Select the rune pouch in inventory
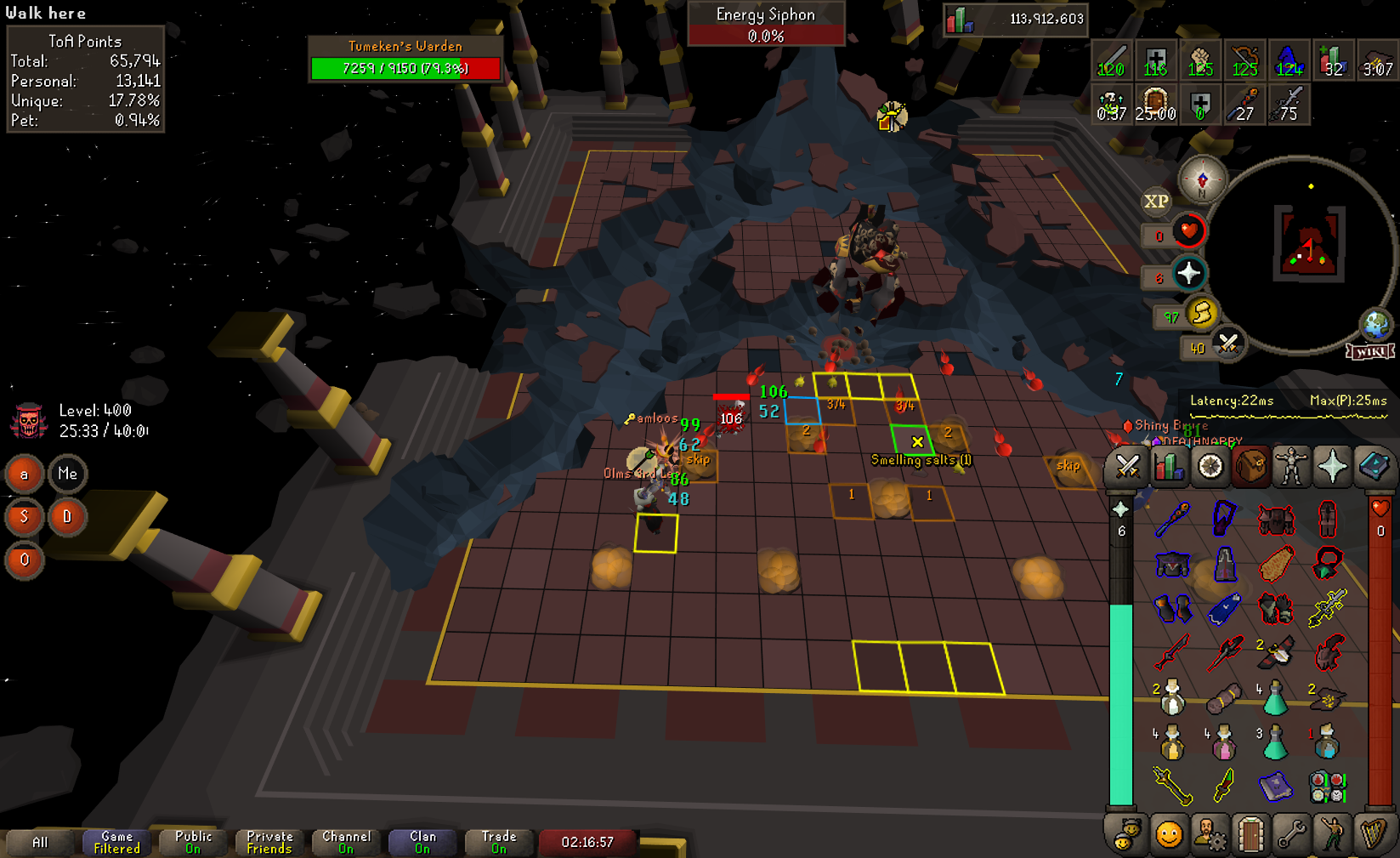 (1327, 787)
